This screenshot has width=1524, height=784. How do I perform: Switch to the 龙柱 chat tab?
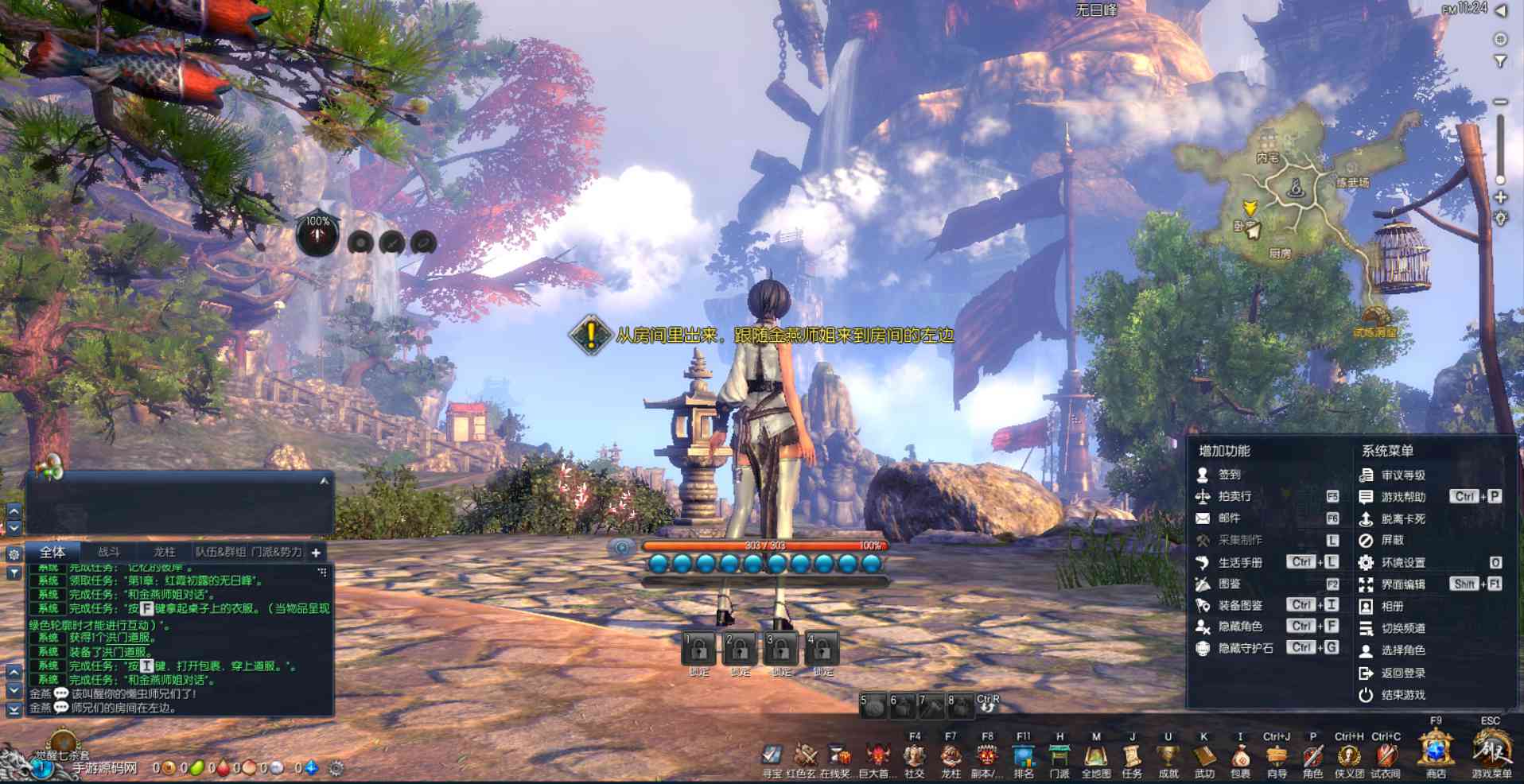pyautogui.click(x=164, y=552)
